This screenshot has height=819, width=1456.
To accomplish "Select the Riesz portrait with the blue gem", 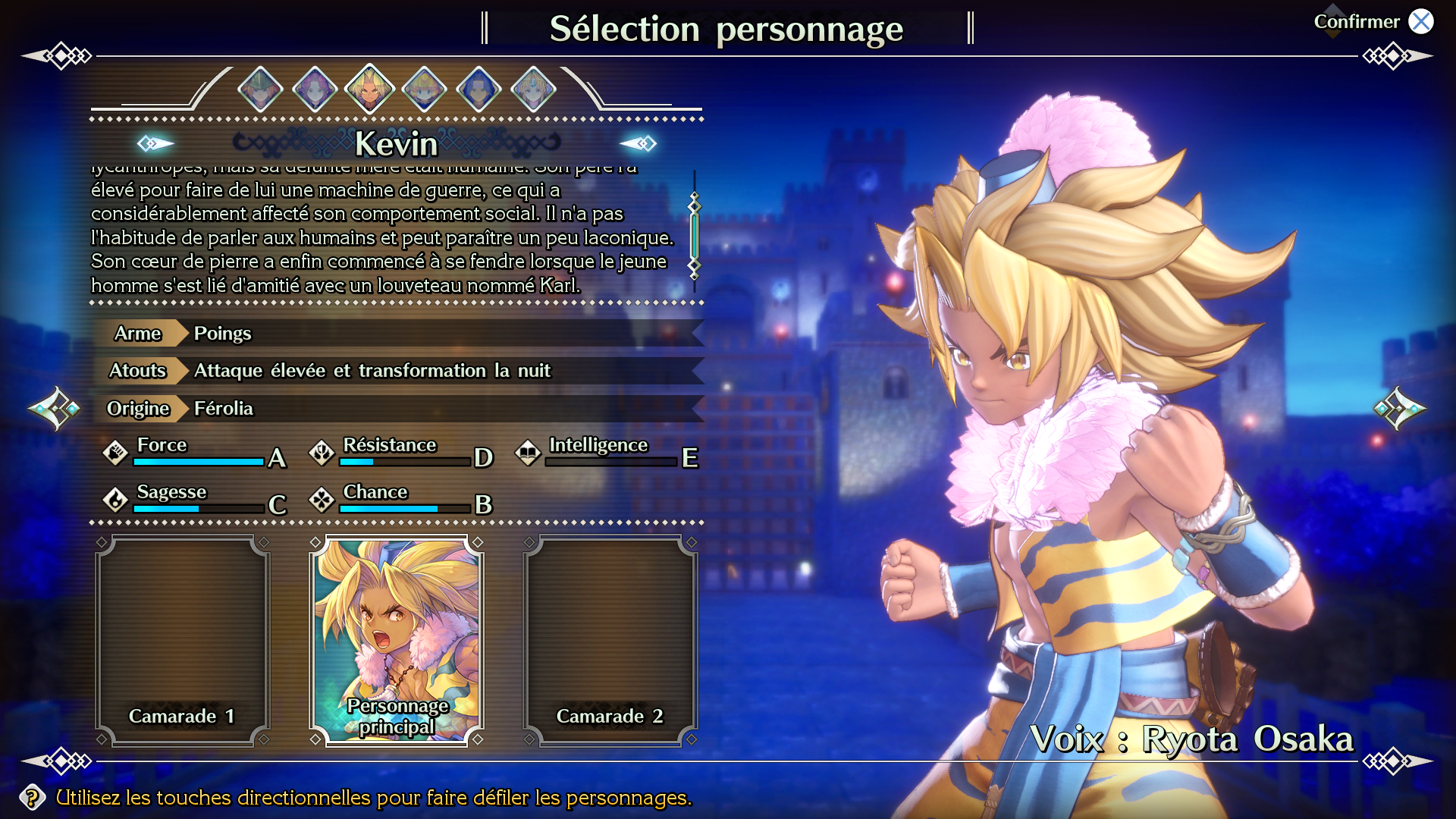I will pos(534,89).
